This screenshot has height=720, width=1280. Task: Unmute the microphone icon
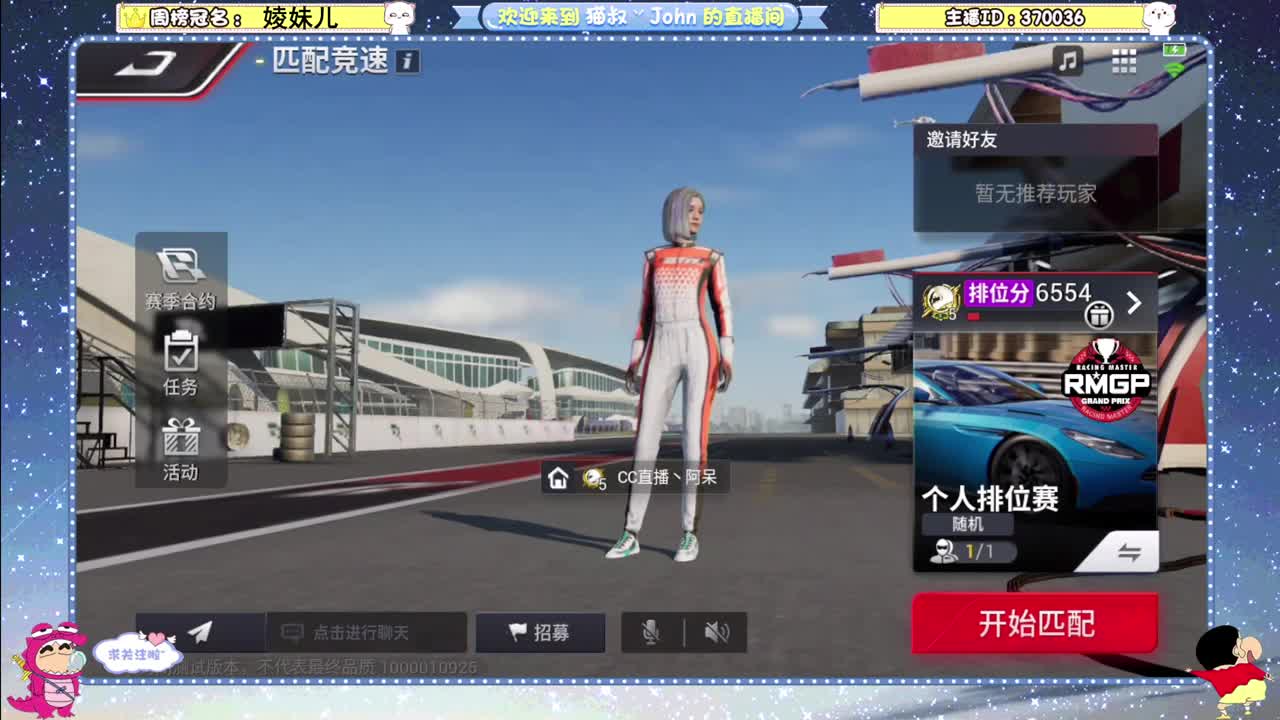652,632
